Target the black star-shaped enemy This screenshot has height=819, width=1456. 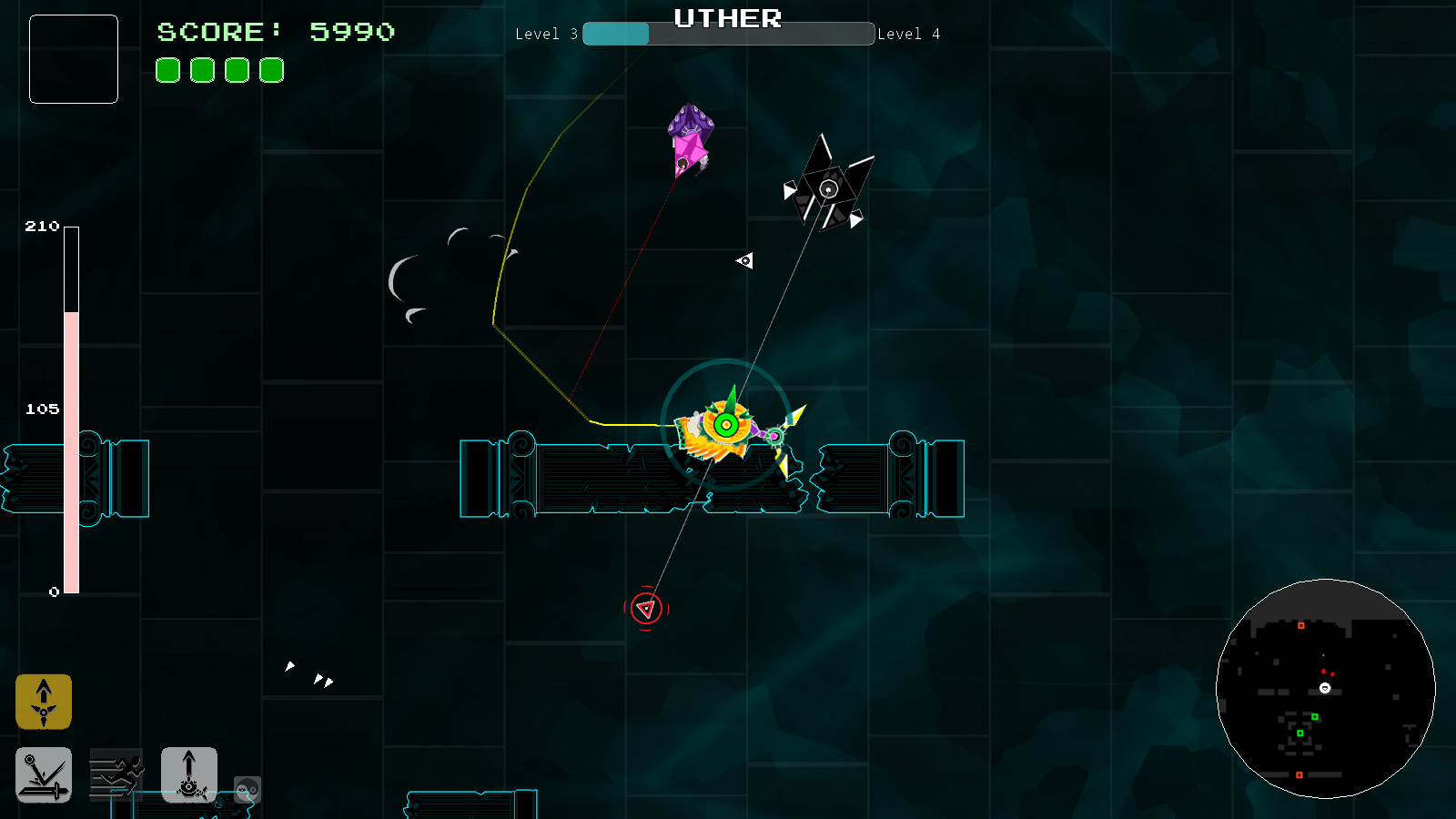coord(828,188)
